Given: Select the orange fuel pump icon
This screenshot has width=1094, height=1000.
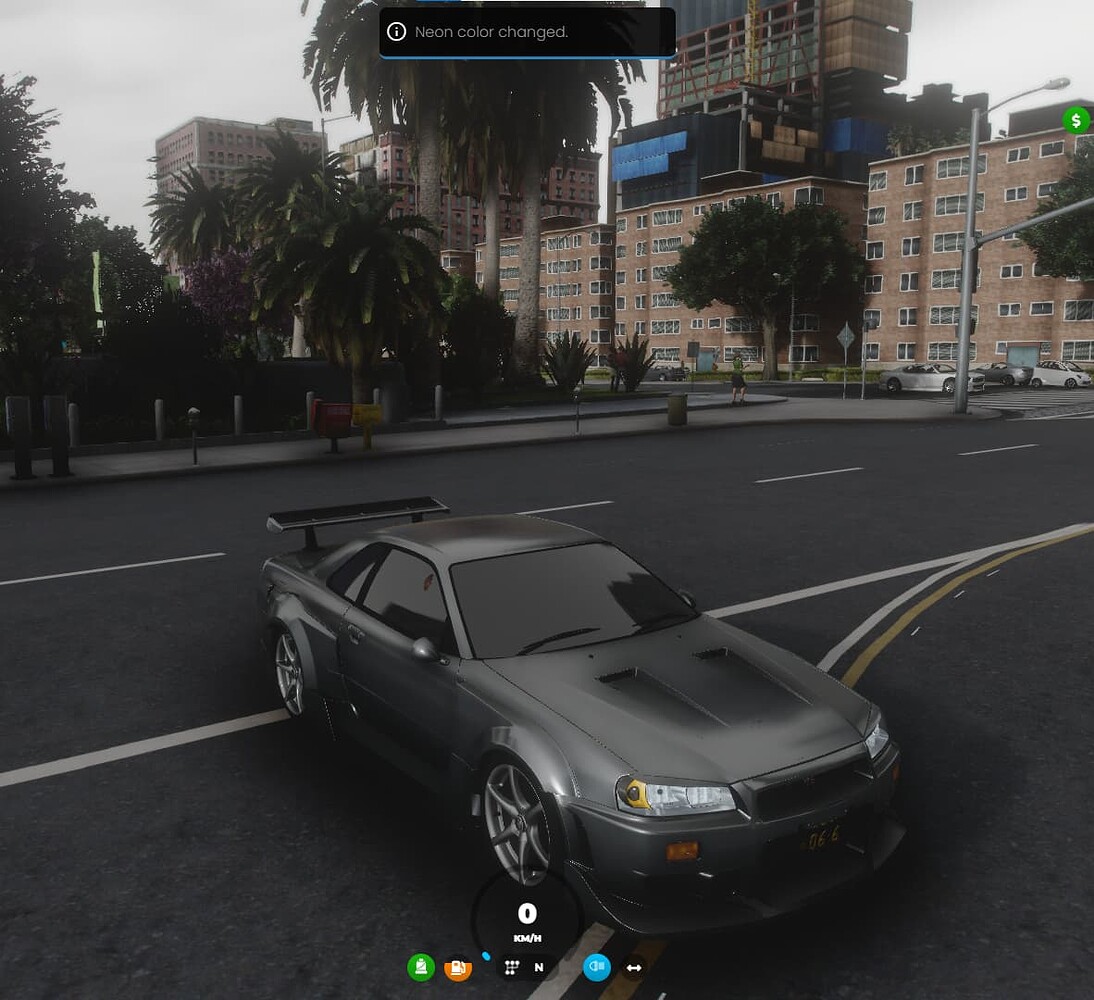Looking at the screenshot, I should [457, 967].
